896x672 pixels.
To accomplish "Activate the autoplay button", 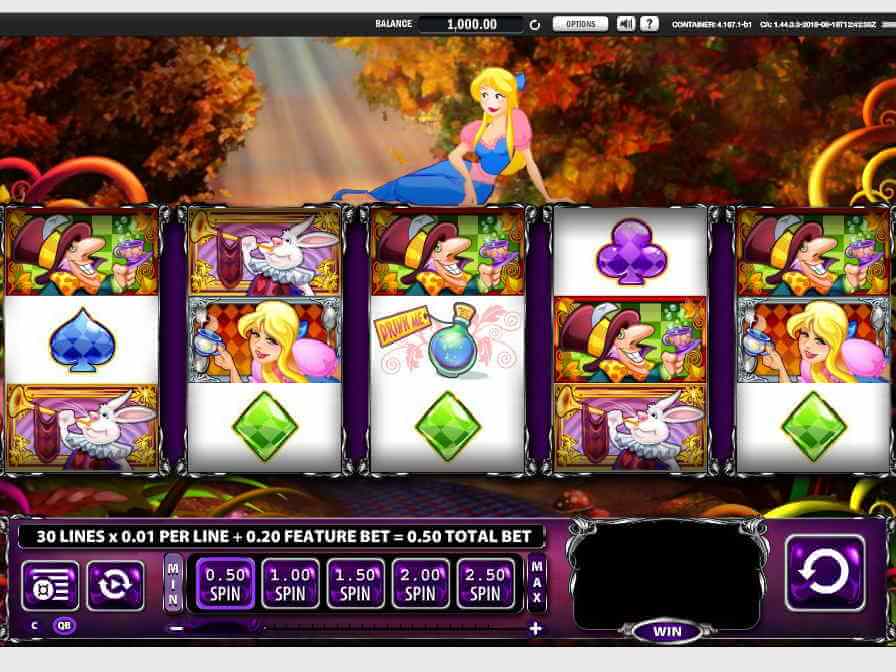I will coord(114,585).
